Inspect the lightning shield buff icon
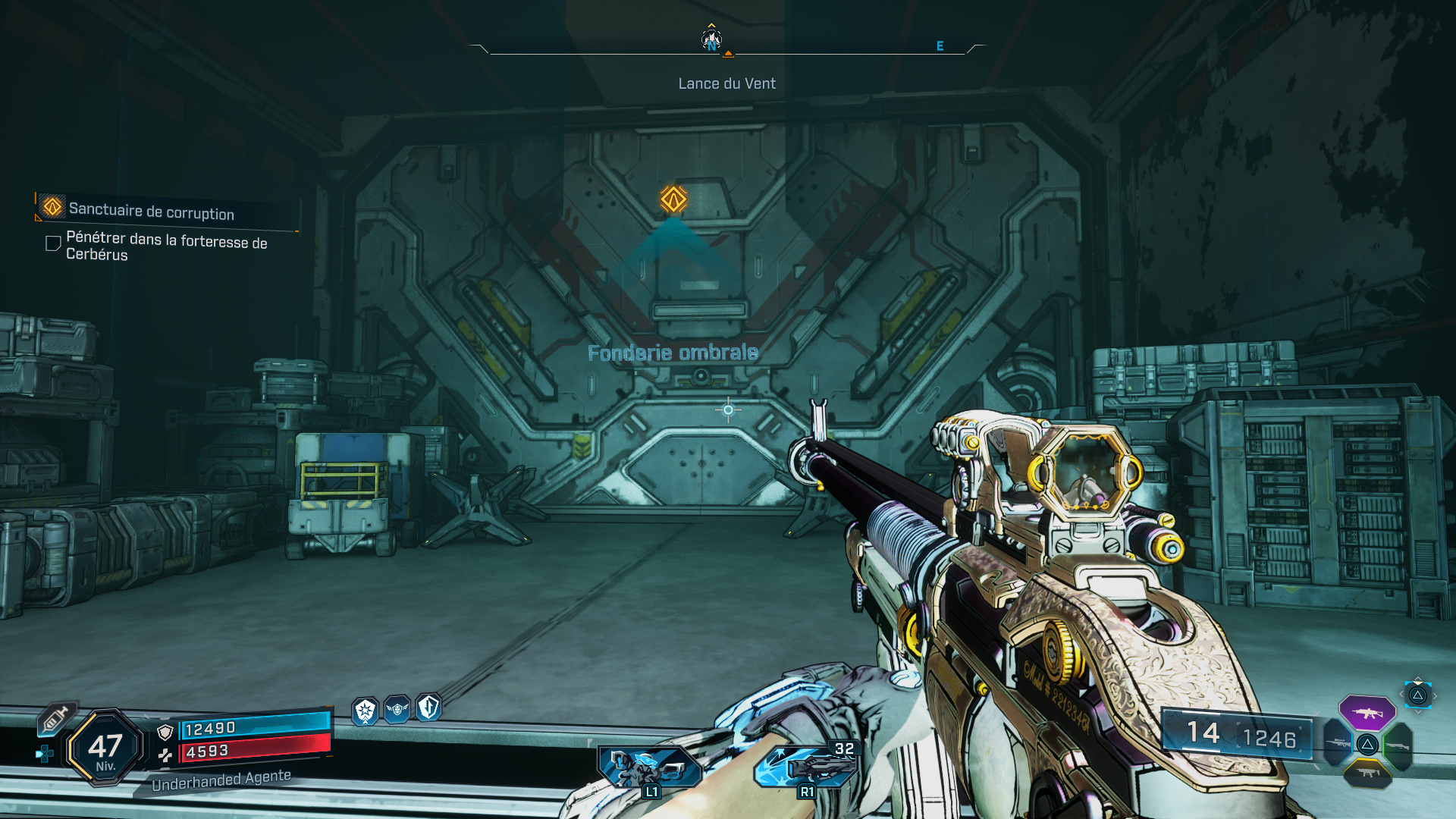Image resolution: width=1456 pixels, height=819 pixels. point(428,708)
